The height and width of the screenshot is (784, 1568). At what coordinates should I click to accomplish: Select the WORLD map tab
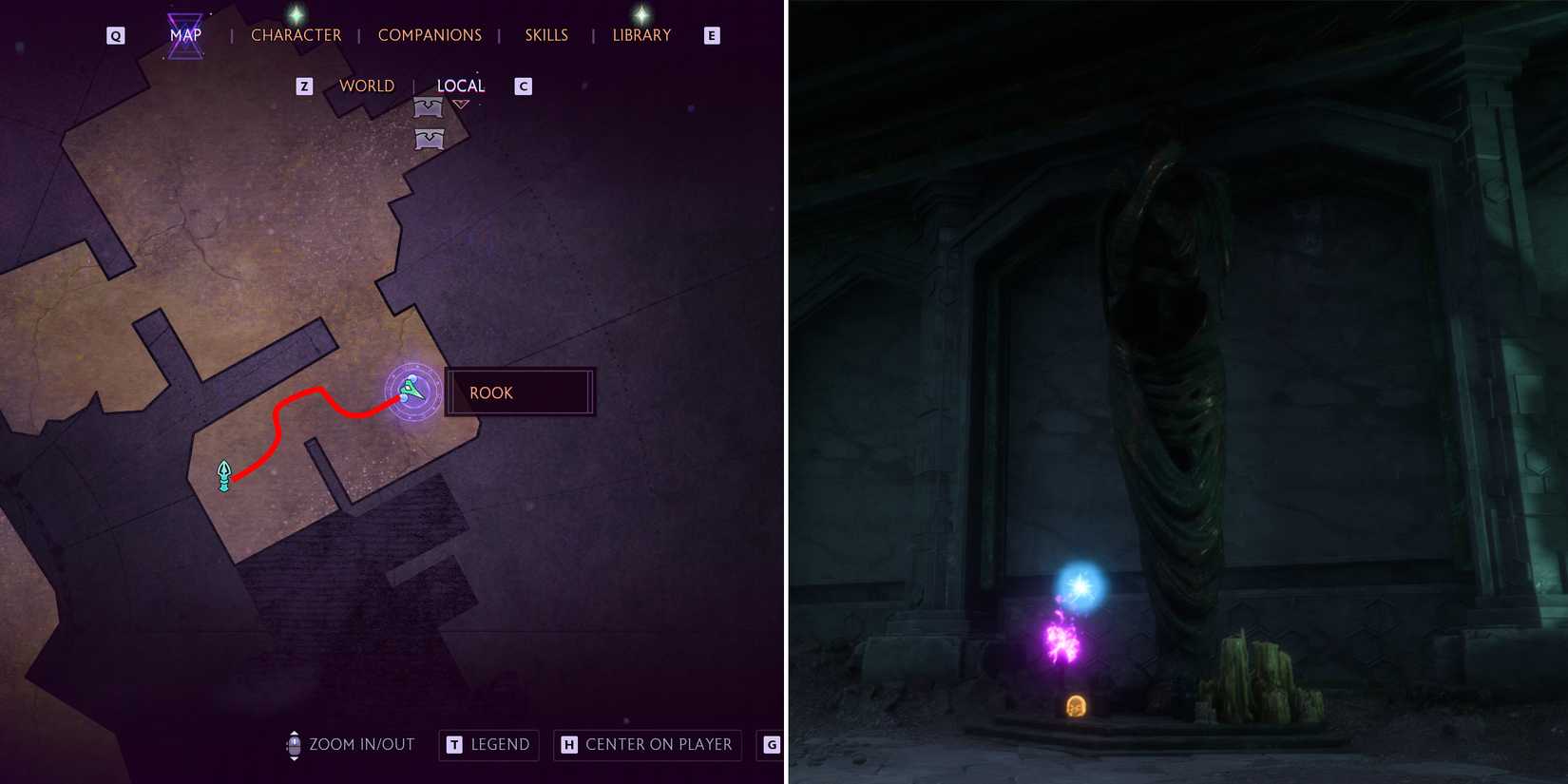click(367, 86)
